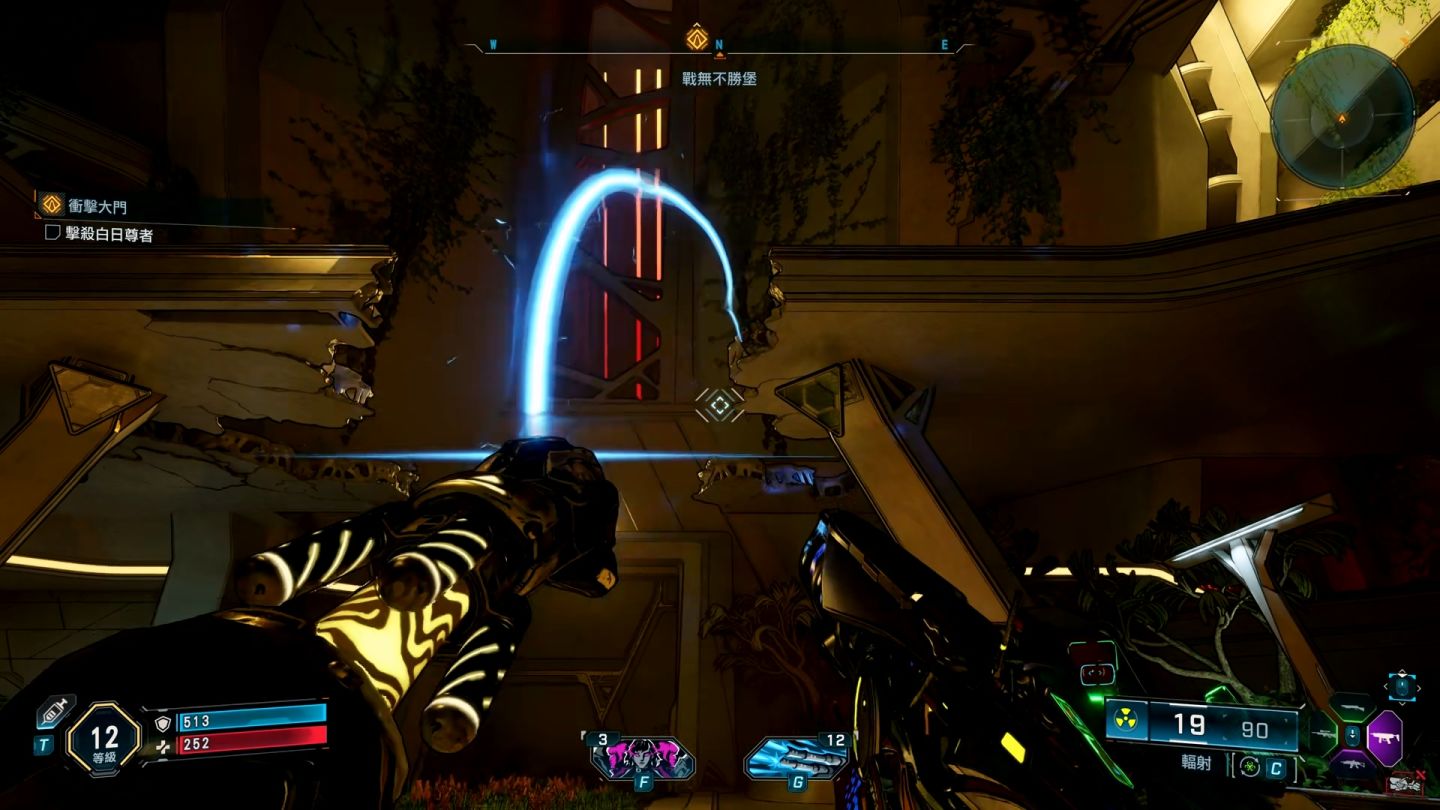Viewport: 1440px width, 810px height.
Task: Select the 衝擊大門 quest tracker title
Action: [97, 206]
